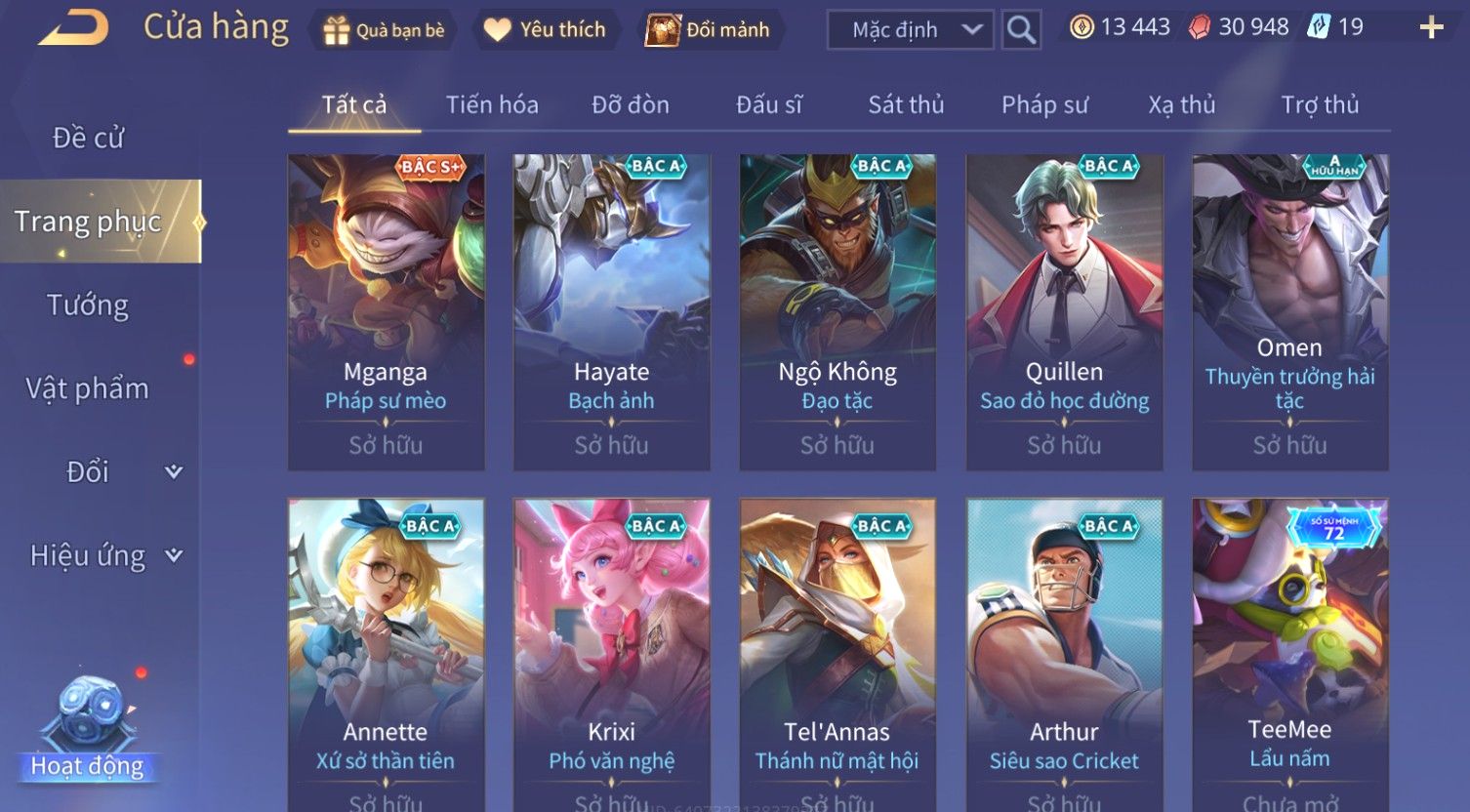The height and width of the screenshot is (812, 1470).
Task: Go to Đề cử in sidebar
Action: pos(88,138)
